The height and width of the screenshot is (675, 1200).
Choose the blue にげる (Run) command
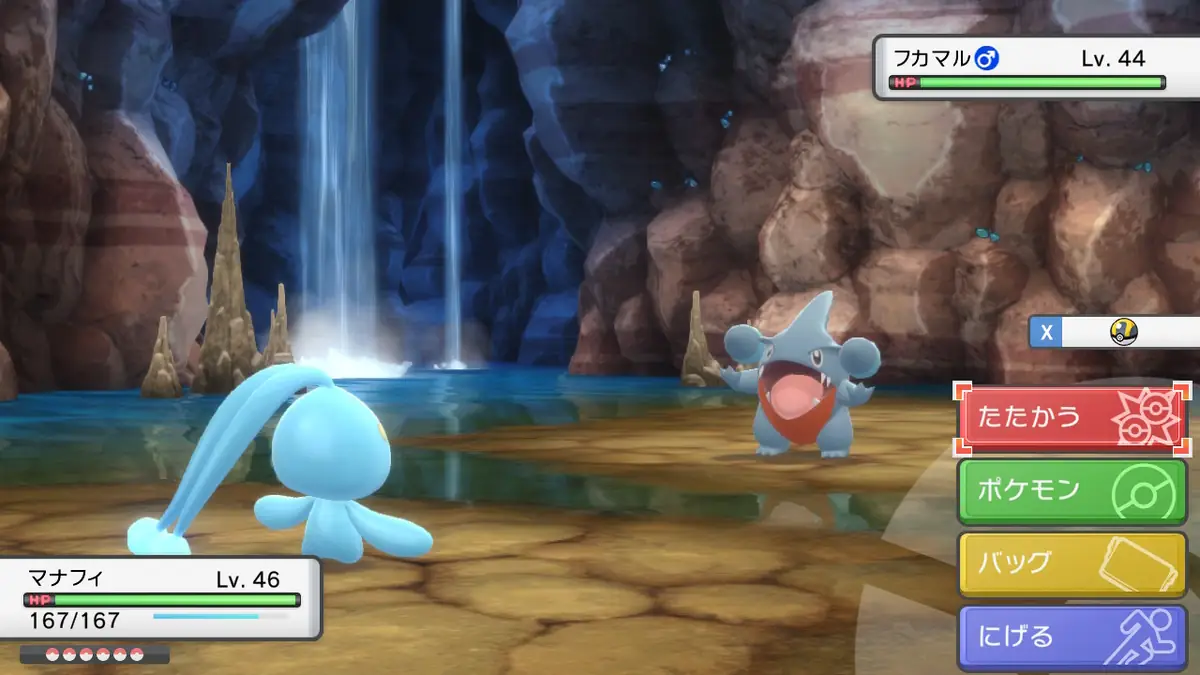click(1072, 637)
